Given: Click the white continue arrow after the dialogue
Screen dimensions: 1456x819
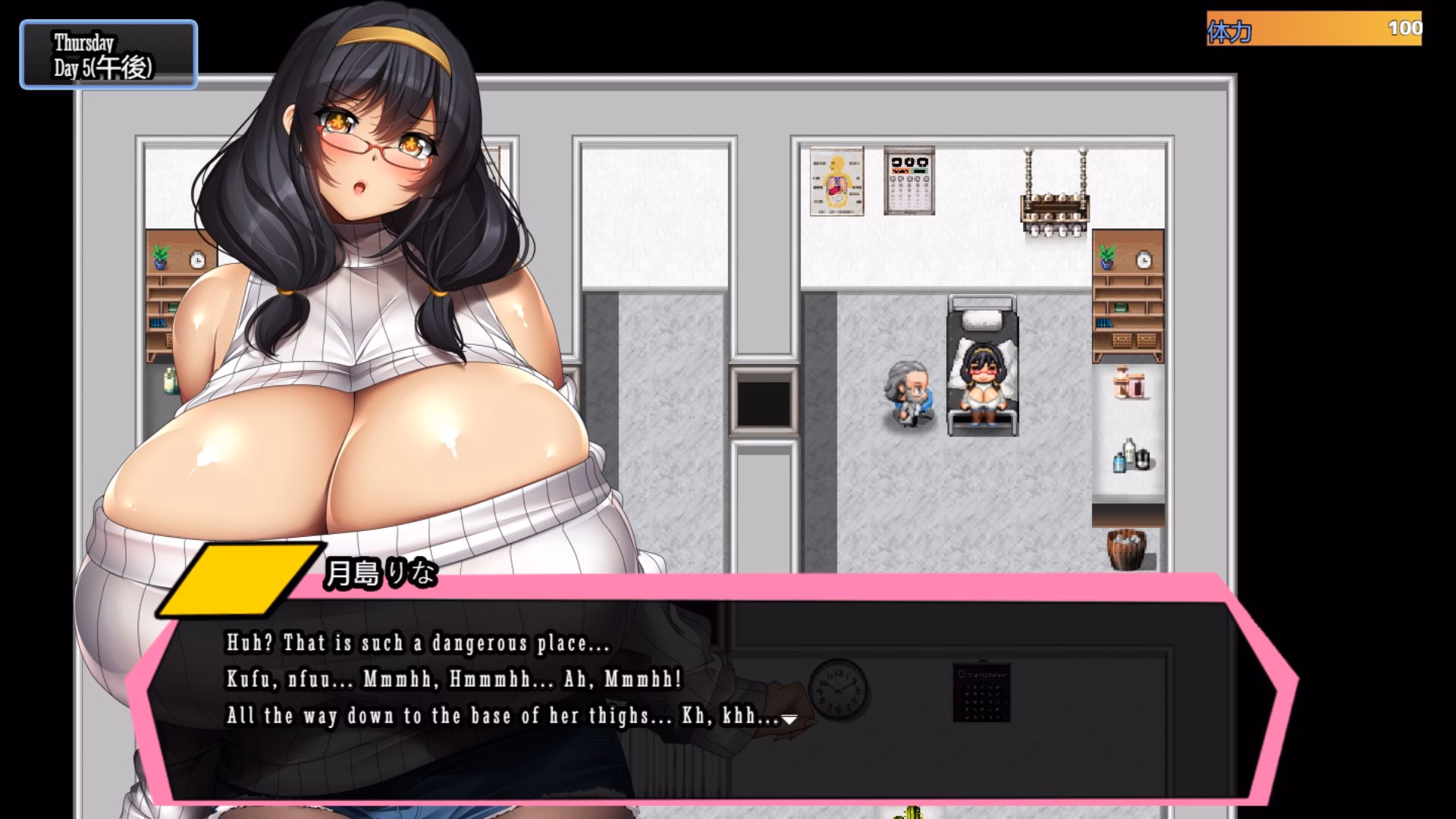Looking at the screenshot, I should pos(789,720).
